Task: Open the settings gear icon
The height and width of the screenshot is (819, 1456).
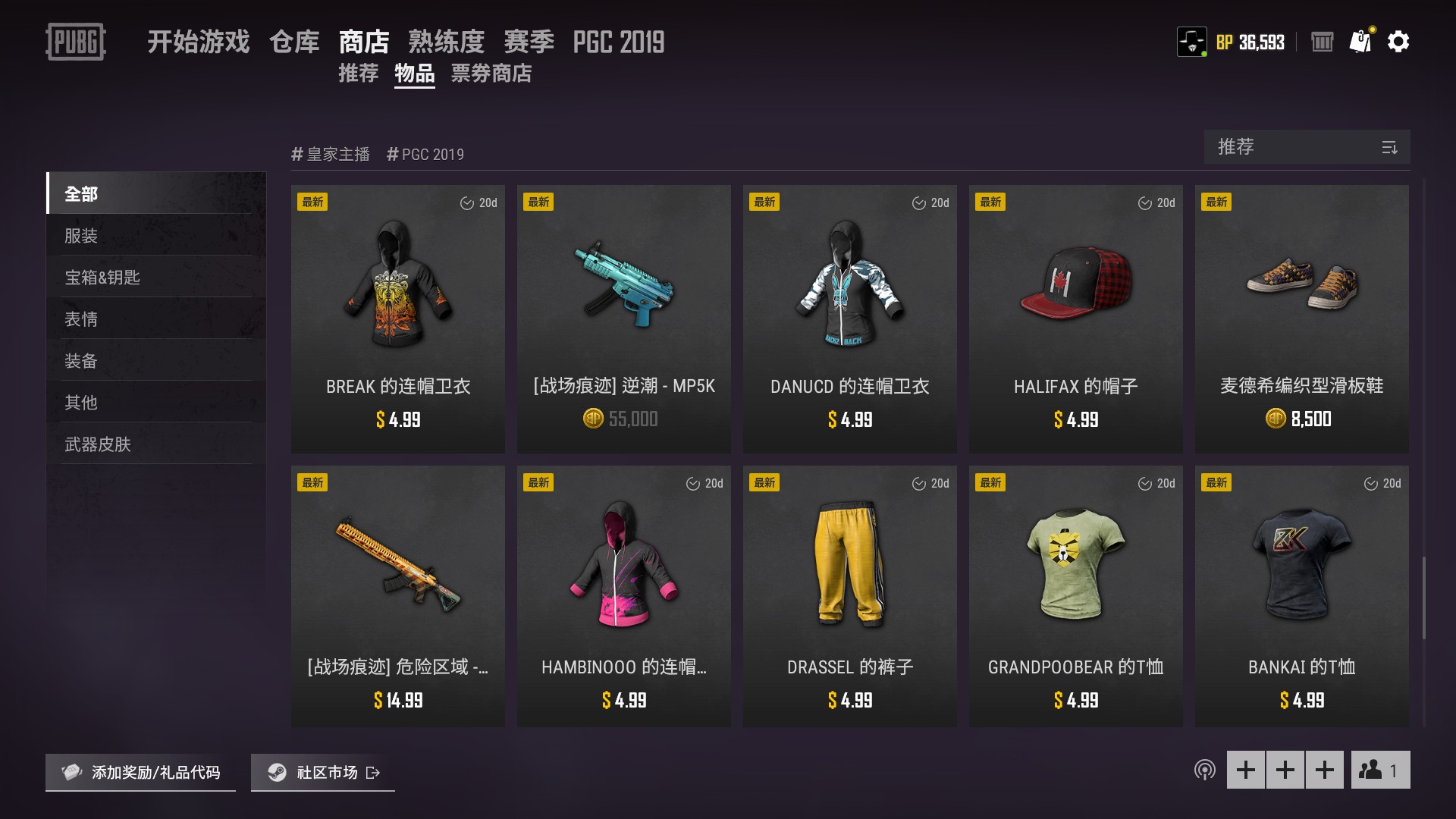Action: click(x=1399, y=42)
